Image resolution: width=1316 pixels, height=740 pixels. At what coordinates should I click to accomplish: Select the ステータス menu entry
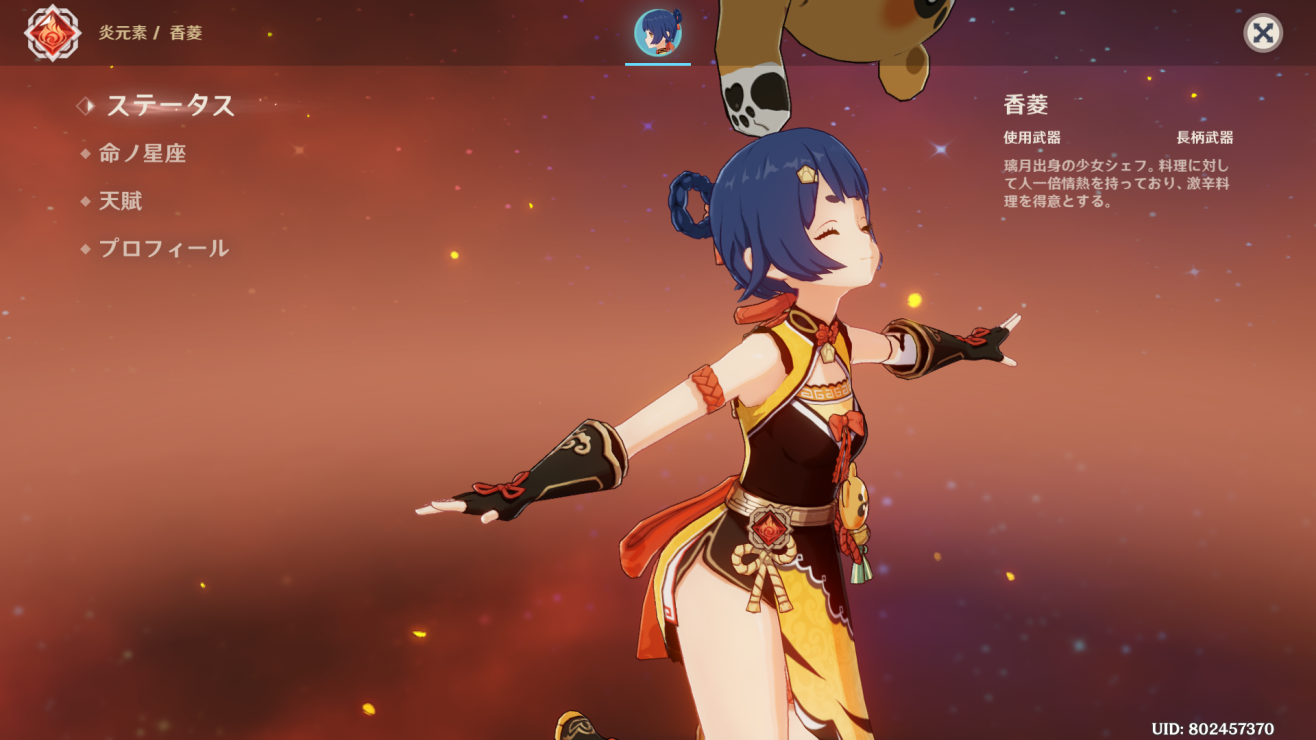(170, 105)
